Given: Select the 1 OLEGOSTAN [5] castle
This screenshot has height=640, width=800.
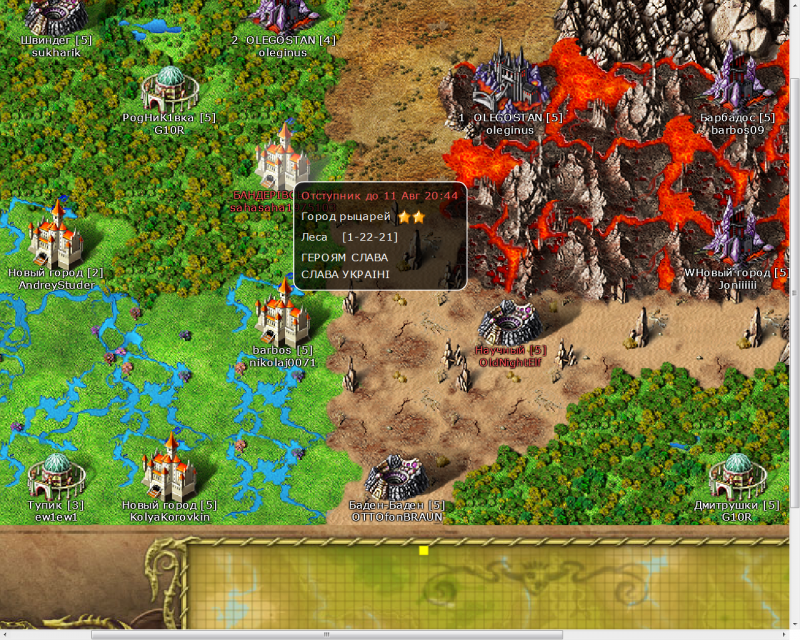Looking at the screenshot, I should [x=506, y=78].
